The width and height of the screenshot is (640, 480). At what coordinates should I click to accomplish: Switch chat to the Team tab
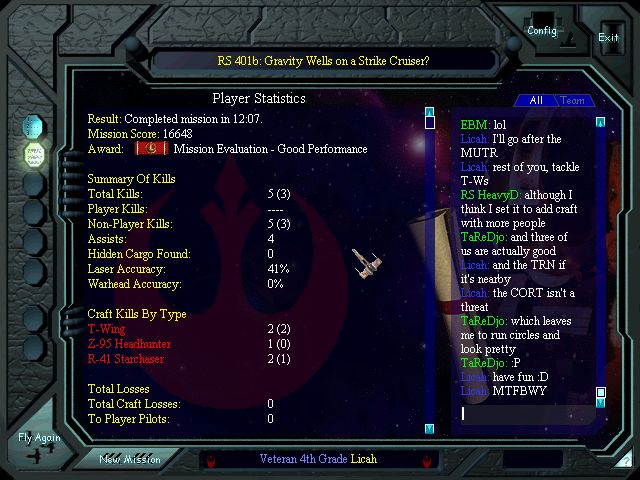[x=573, y=100]
